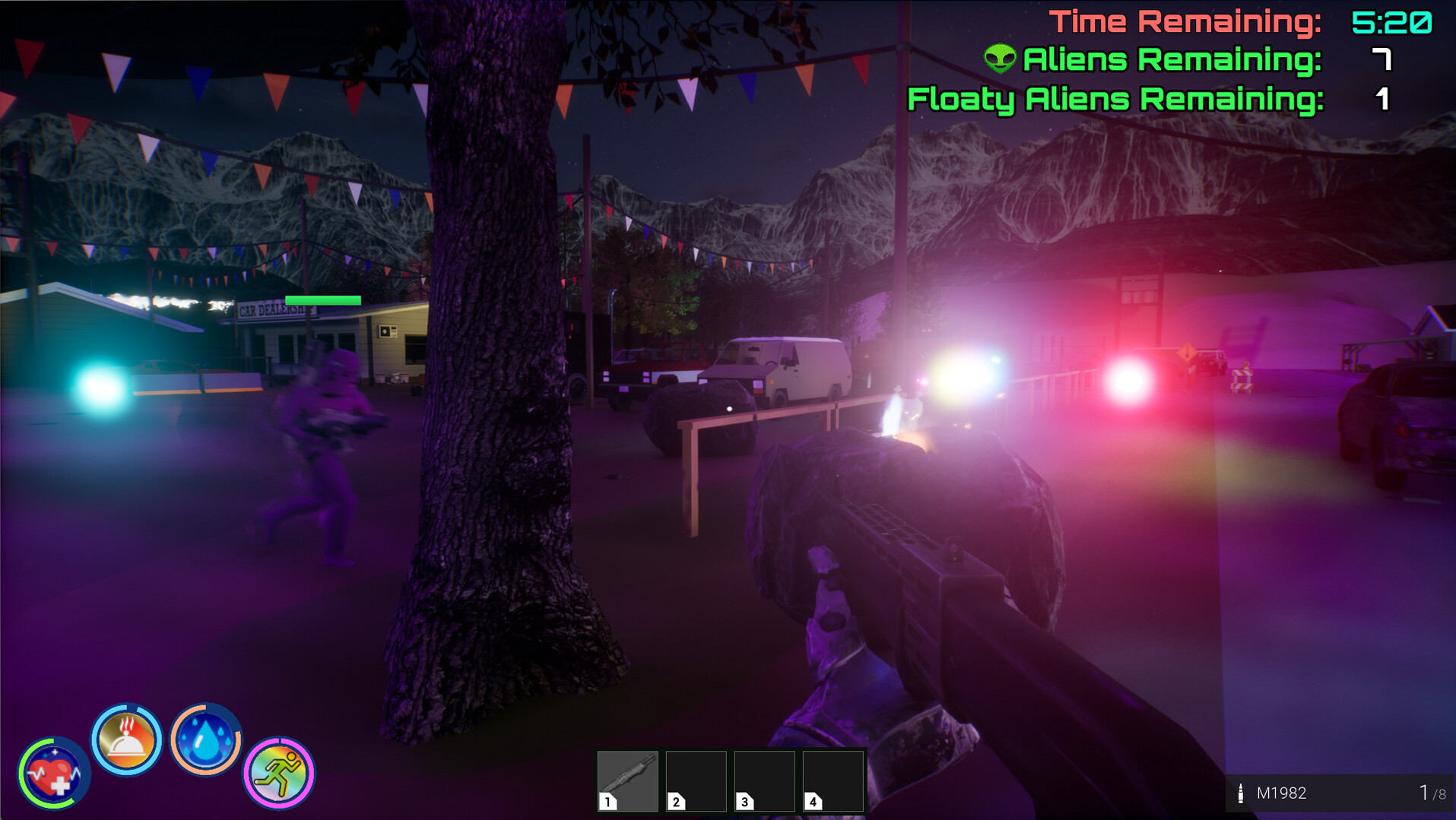The image size is (1456, 820).
Task: Expand empty hotbar slot 2
Action: pyautogui.click(x=695, y=779)
